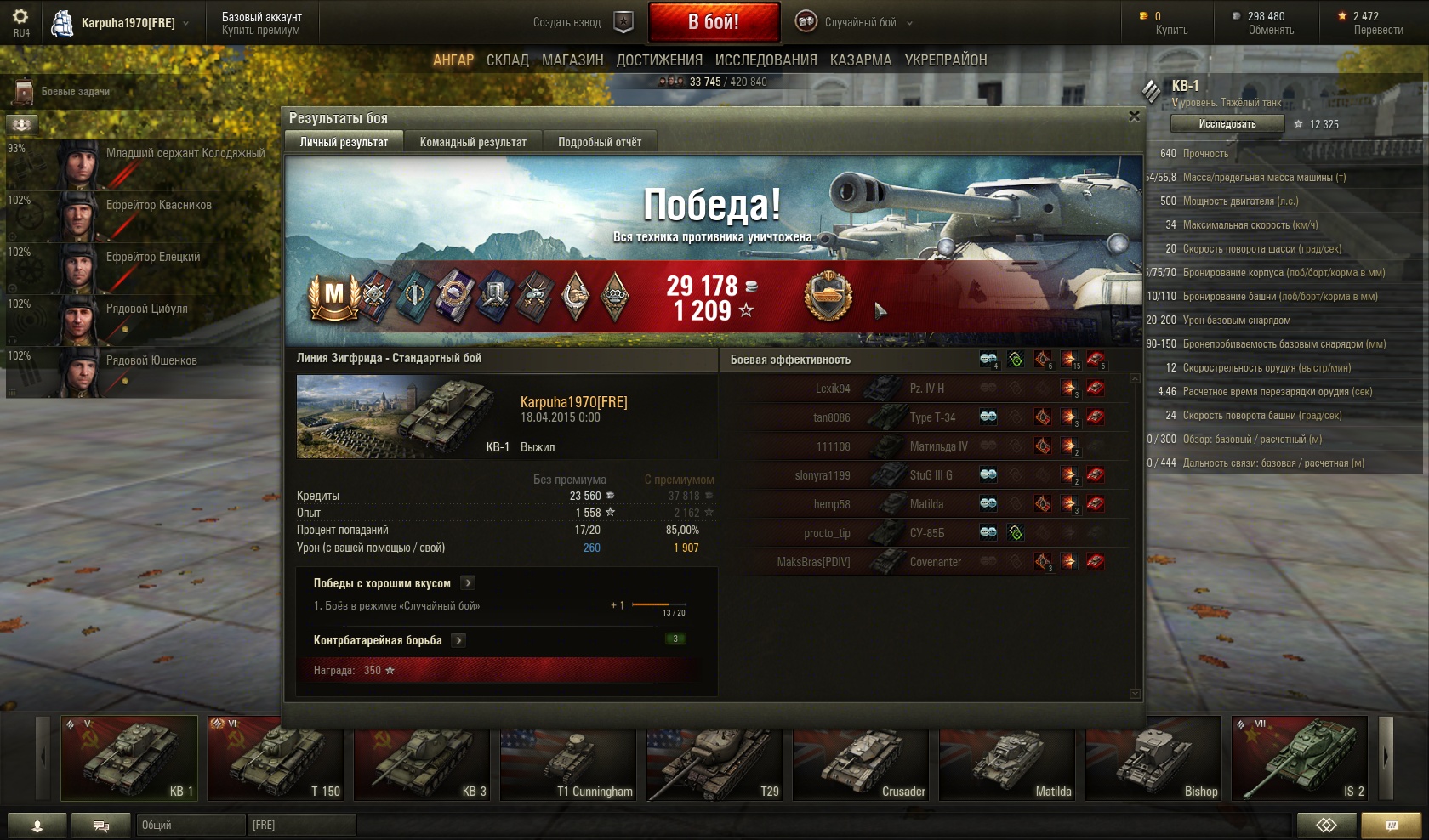Click Купить премиум to buy premium
The height and width of the screenshot is (840, 1429).
coord(260,30)
